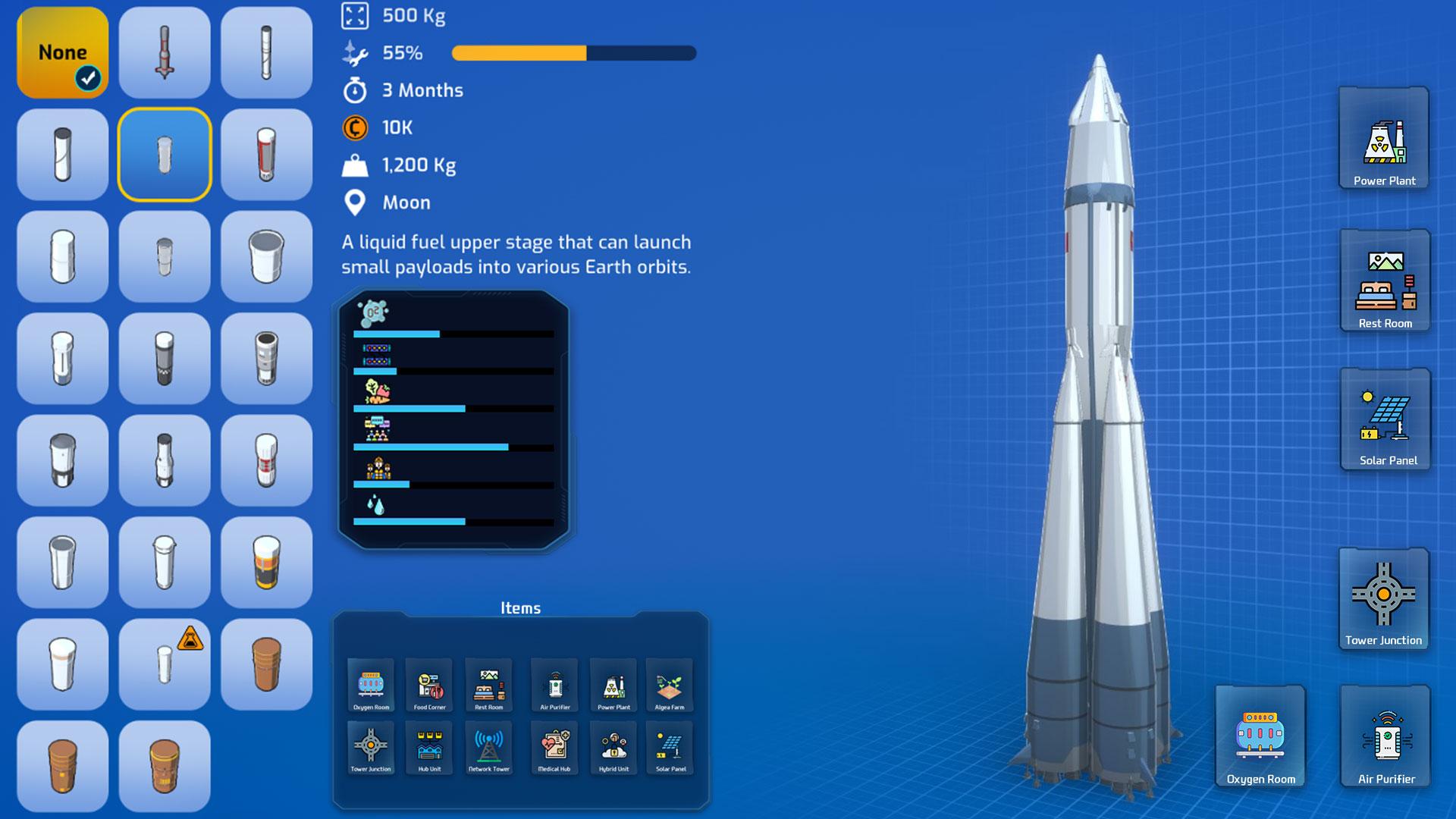This screenshot has height=819, width=1456.
Task: Select the None option to clear part selection
Action: [x=62, y=53]
